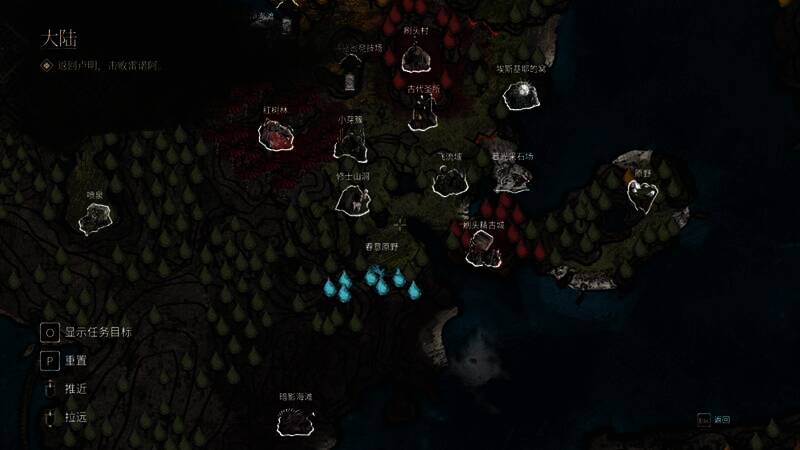Select the 刚头村 village marker
The width and height of the screenshot is (800, 450).
pyautogui.click(x=415, y=58)
